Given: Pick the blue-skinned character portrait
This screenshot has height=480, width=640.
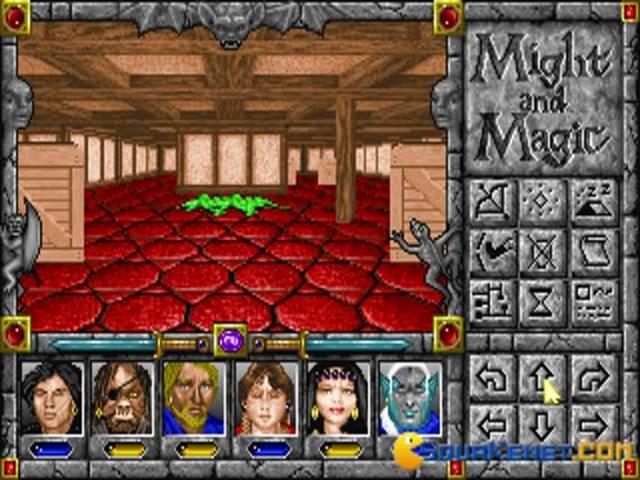Looking at the screenshot, I should tap(411, 398).
